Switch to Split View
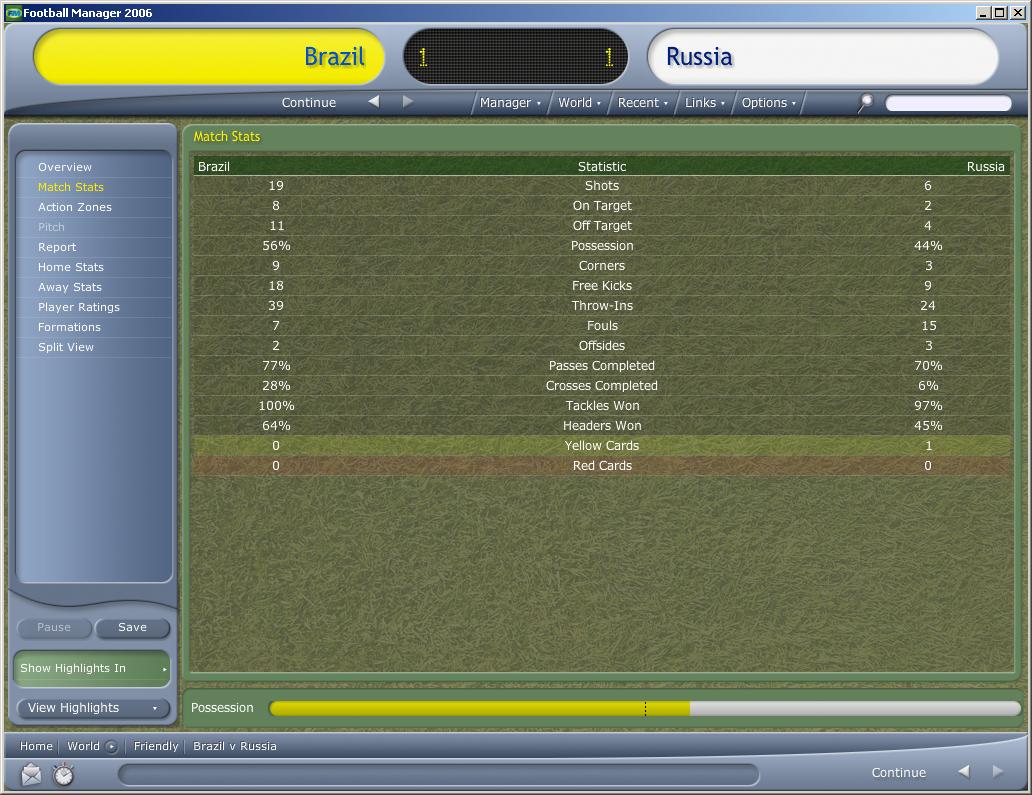The width and height of the screenshot is (1032, 795). click(x=66, y=347)
